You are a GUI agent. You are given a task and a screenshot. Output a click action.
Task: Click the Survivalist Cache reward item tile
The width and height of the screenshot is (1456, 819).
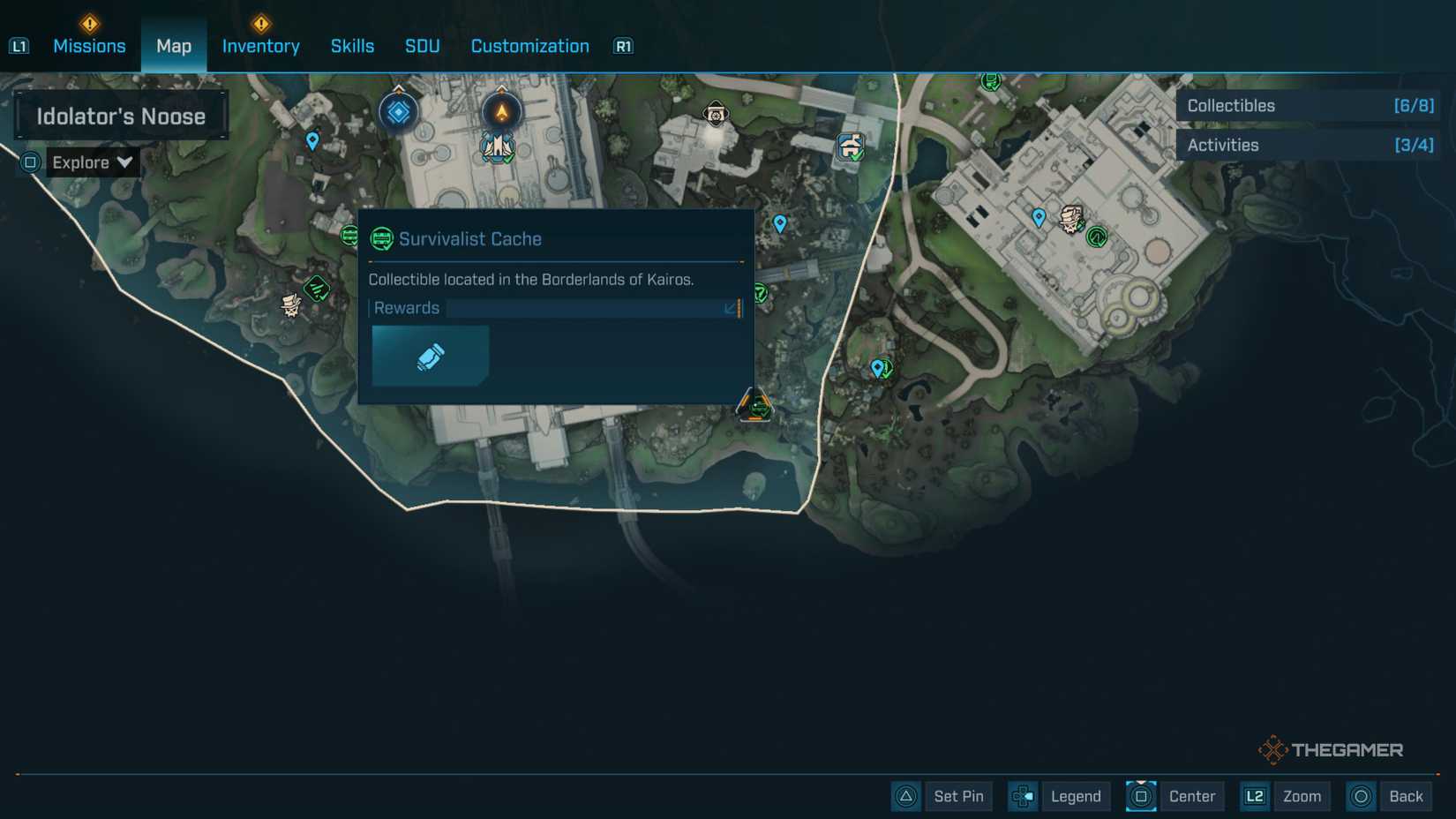430,356
